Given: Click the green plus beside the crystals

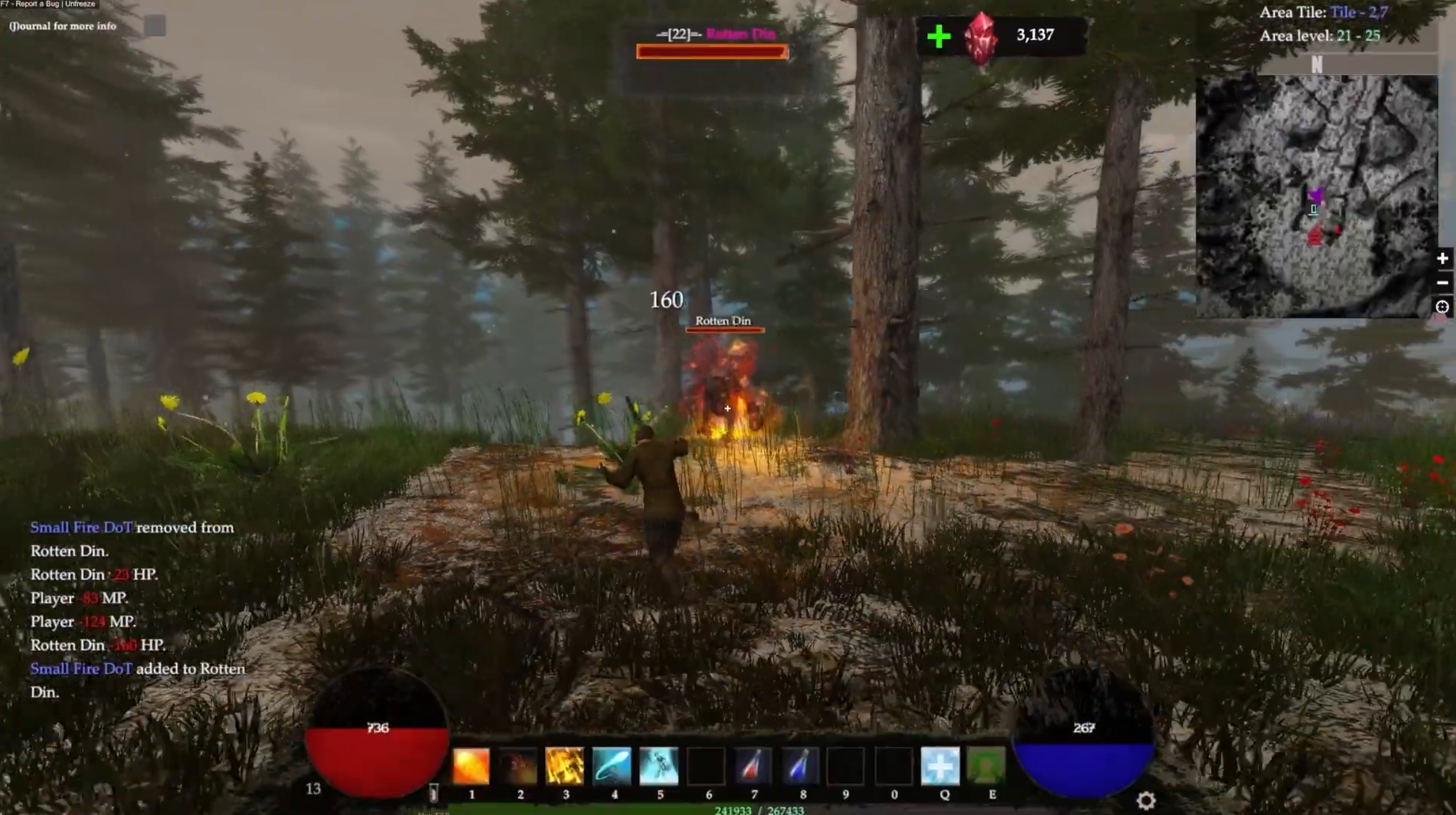Looking at the screenshot, I should coord(939,36).
